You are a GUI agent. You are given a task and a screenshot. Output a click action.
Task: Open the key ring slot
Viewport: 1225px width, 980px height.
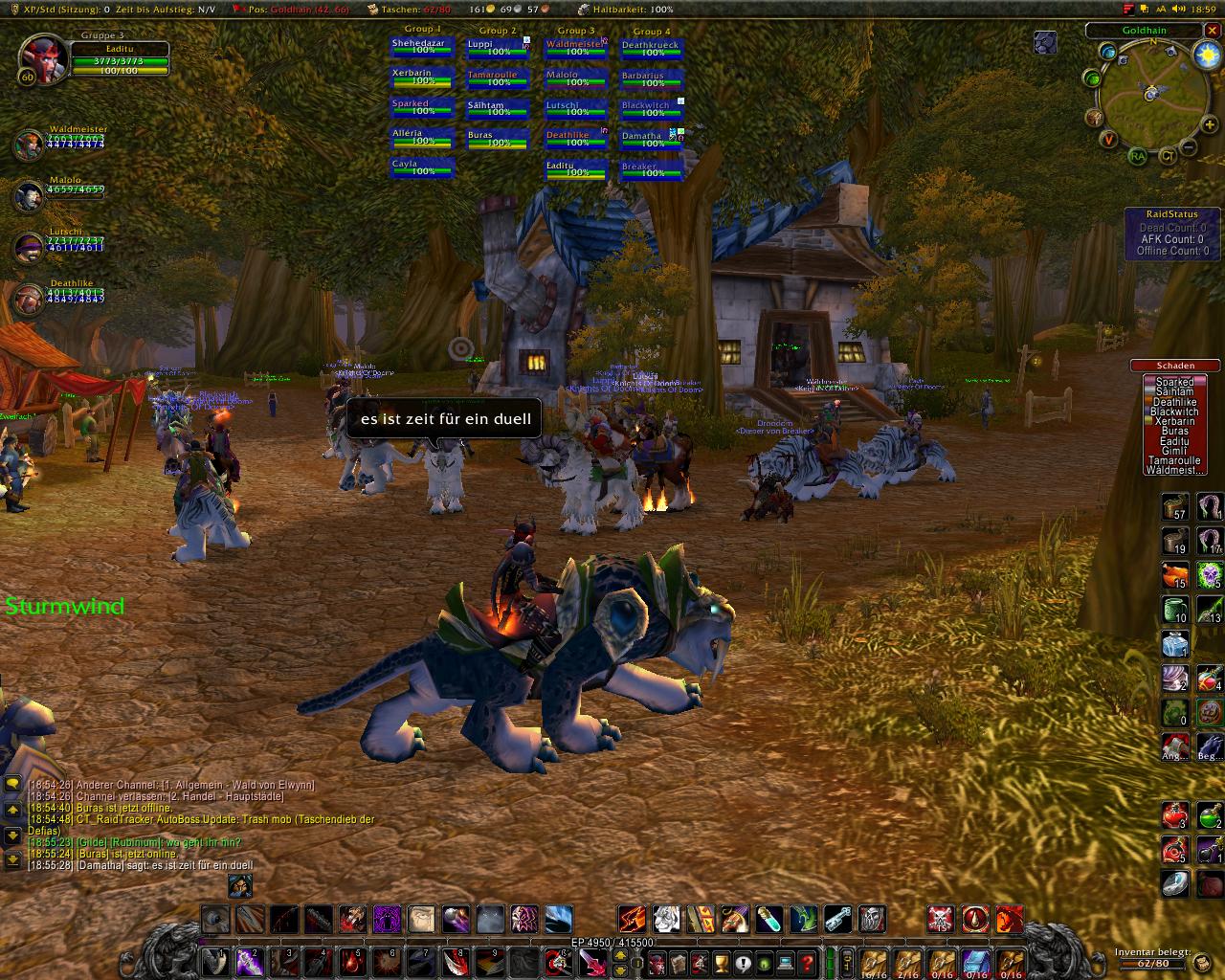[846, 961]
